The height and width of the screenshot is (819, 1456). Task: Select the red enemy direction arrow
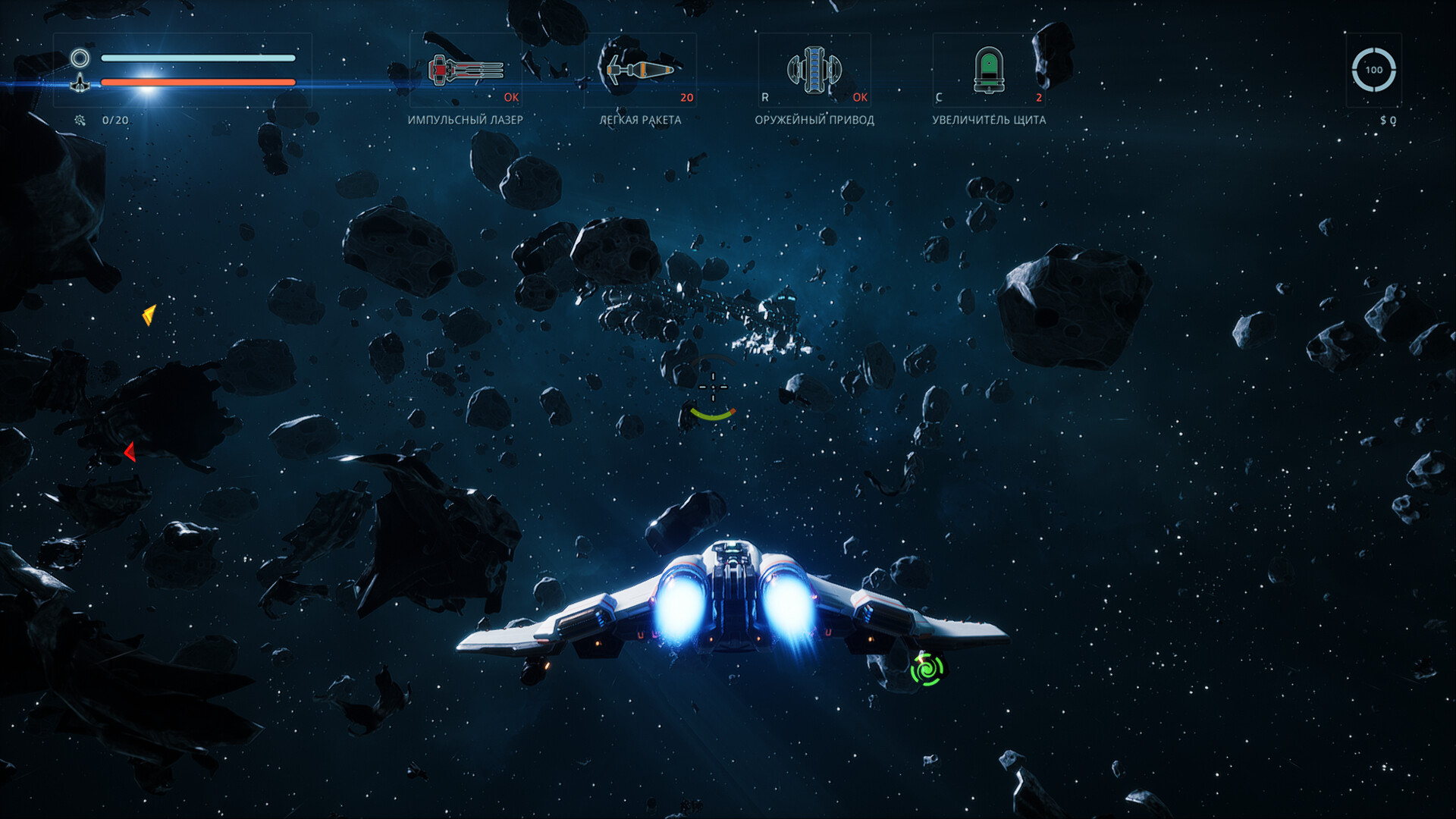(x=130, y=452)
